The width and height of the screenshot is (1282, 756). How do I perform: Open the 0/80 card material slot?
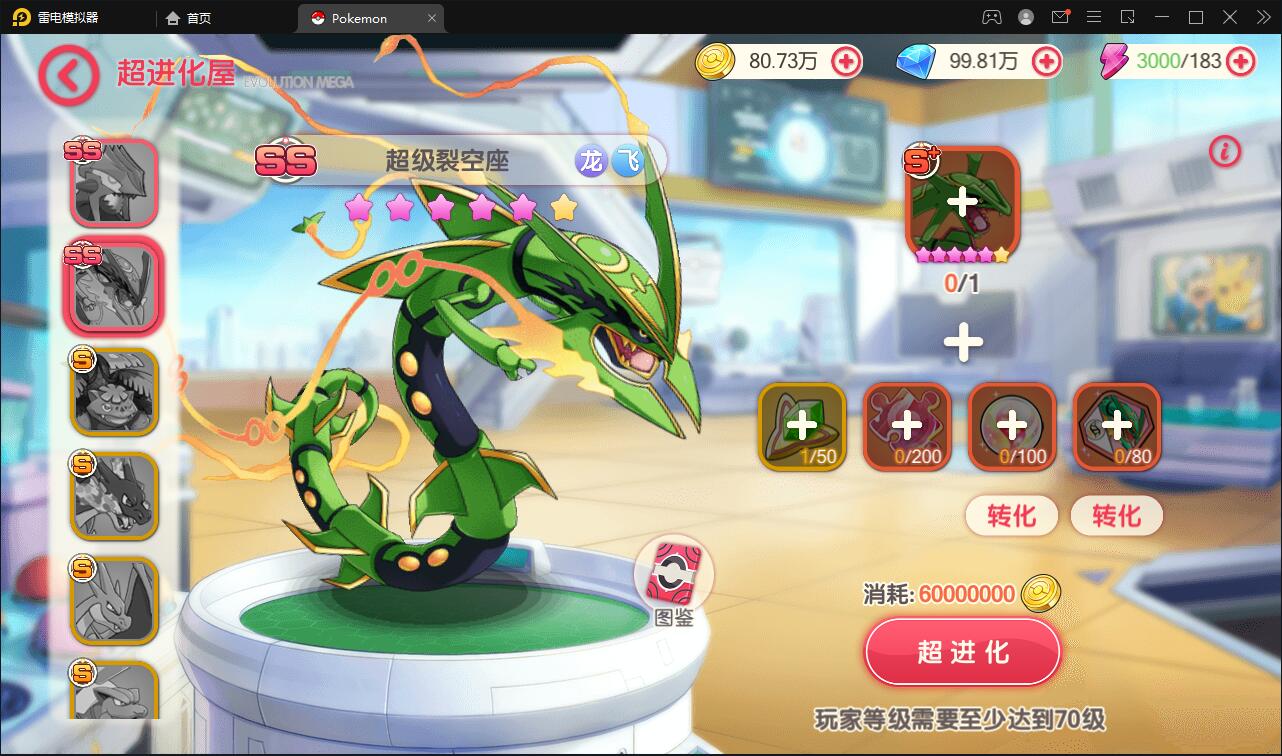(x=1117, y=427)
